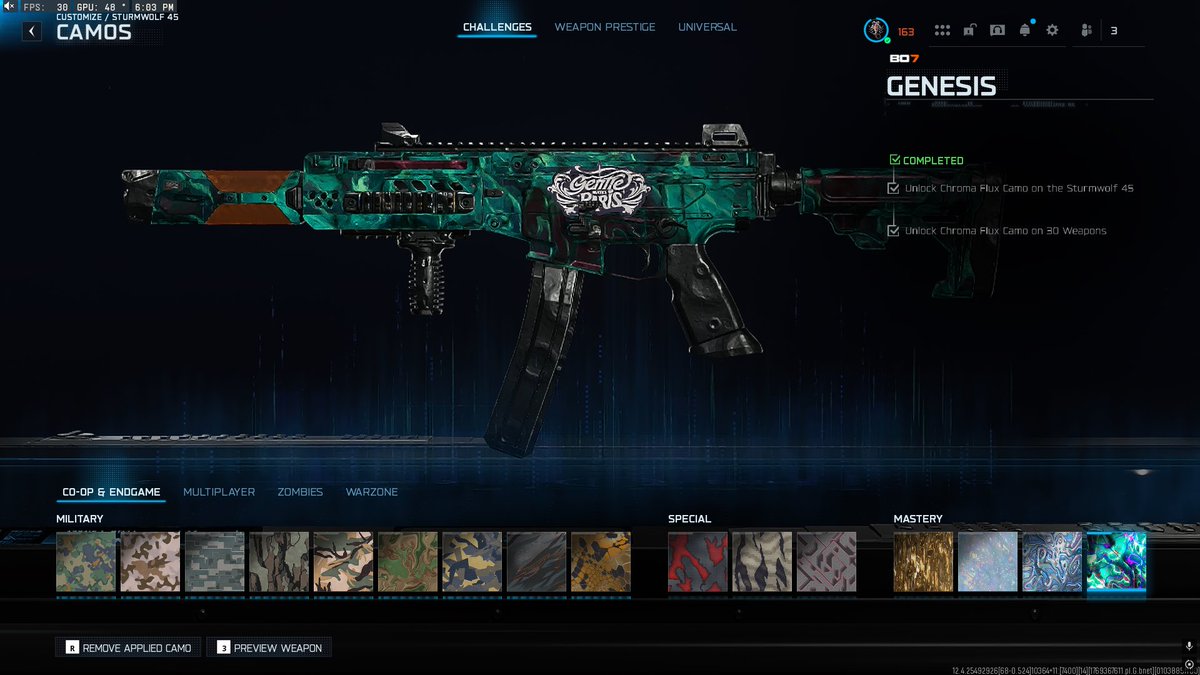
Task: Switch to the Zombies camo category
Action: point(300,492)
